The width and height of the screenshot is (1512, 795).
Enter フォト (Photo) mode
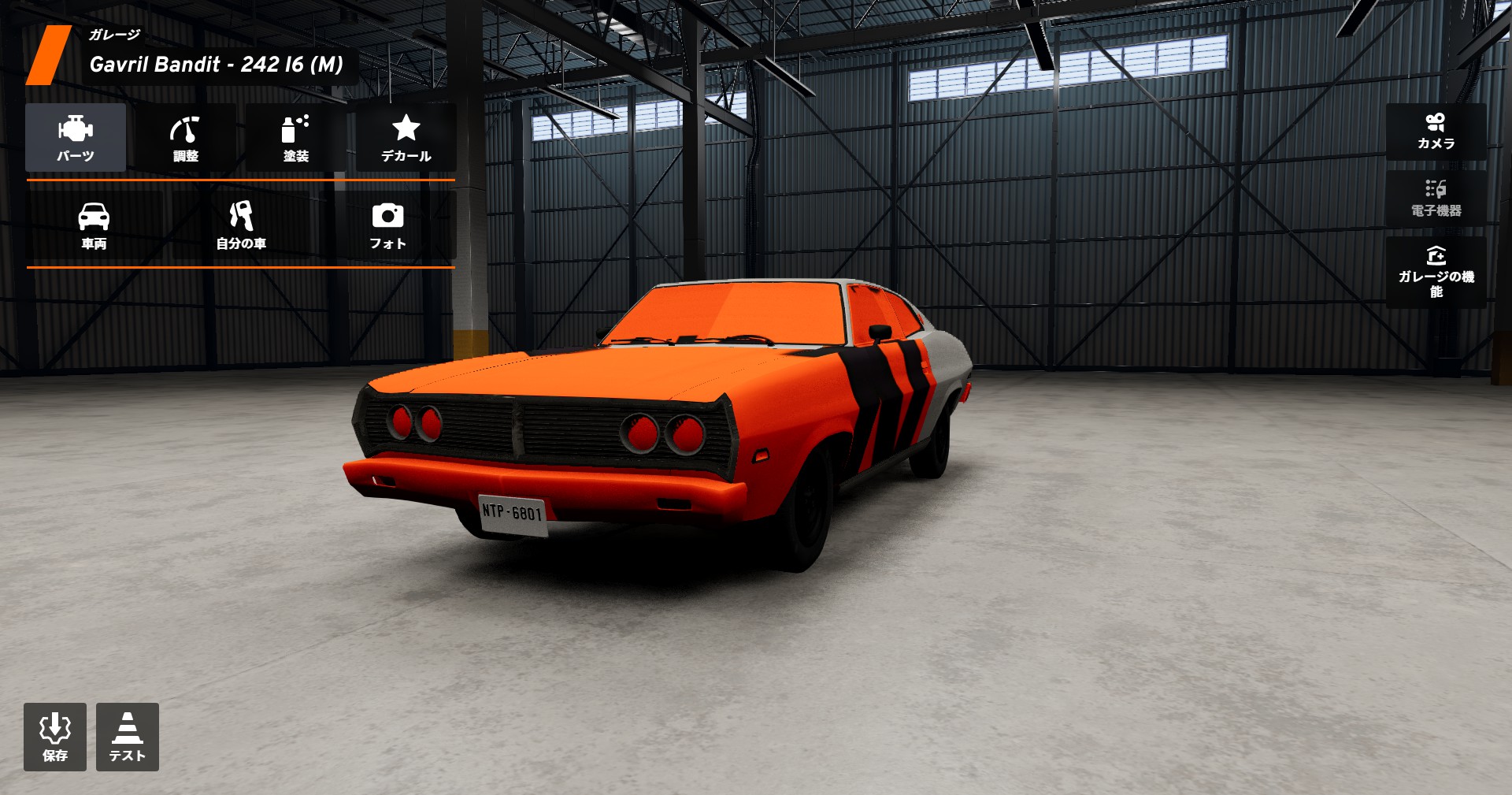point(387,225)
